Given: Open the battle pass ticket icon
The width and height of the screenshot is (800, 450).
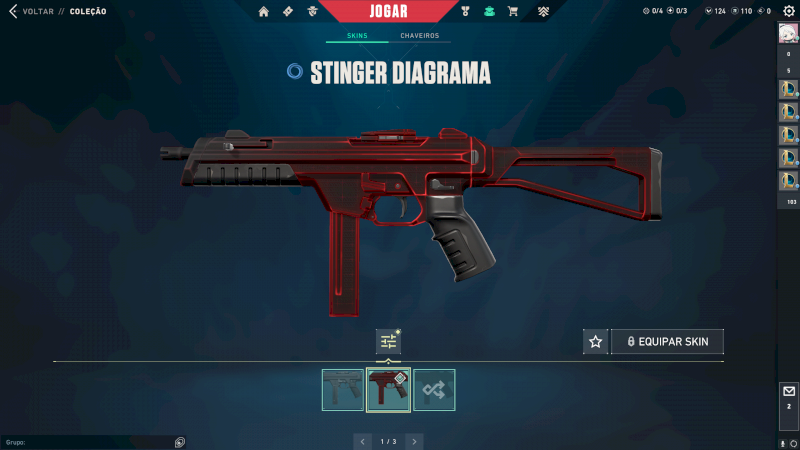Looking at the screenshot, I should 288,11.
